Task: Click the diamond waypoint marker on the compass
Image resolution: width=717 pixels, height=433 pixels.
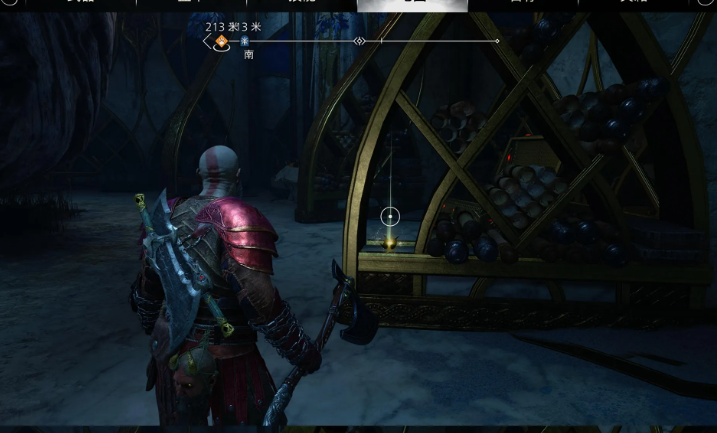Action: [x=359, y=41]
